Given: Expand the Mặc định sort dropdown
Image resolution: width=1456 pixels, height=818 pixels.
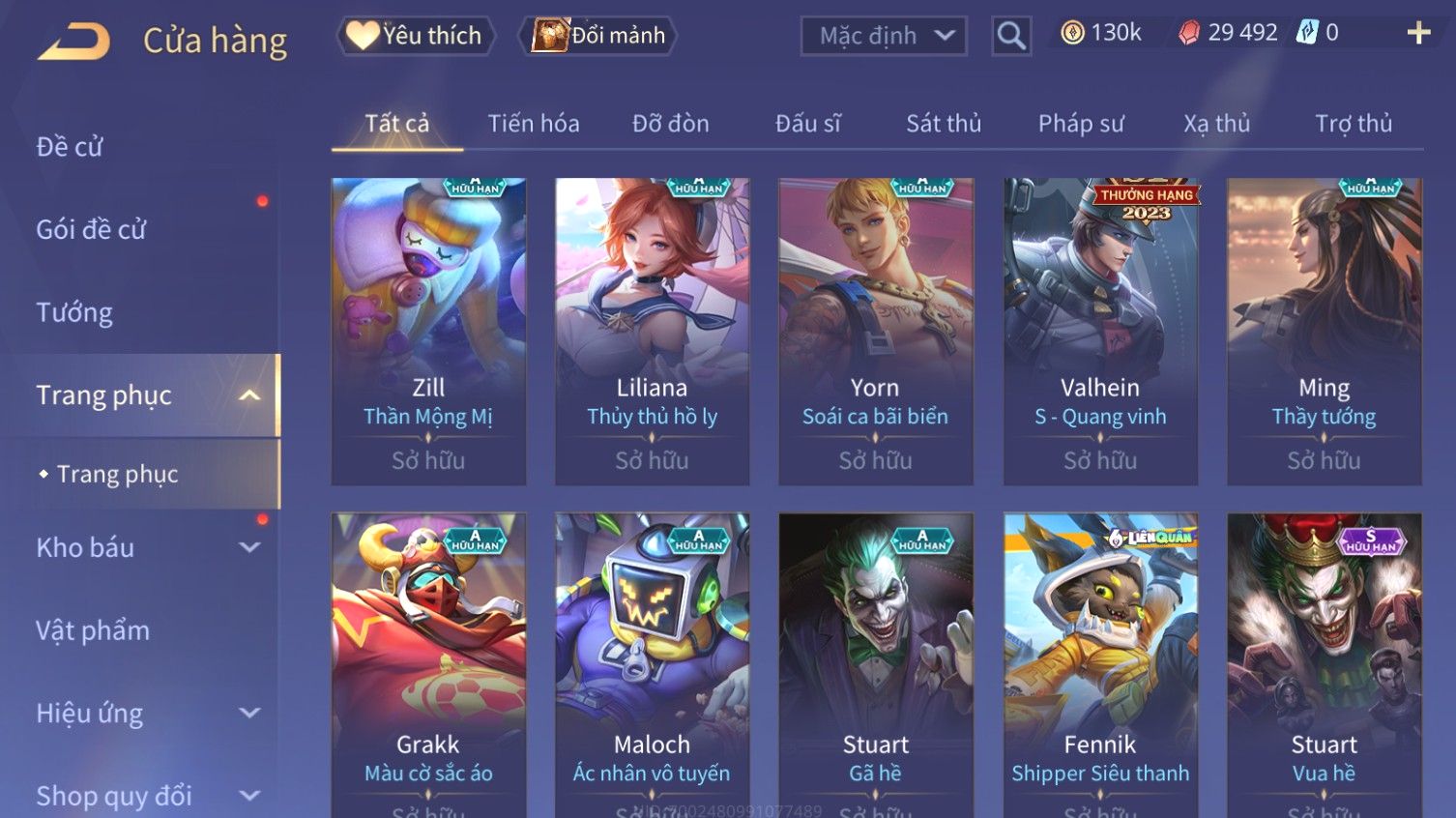Looking at the screenshot, I should point(884,36).
